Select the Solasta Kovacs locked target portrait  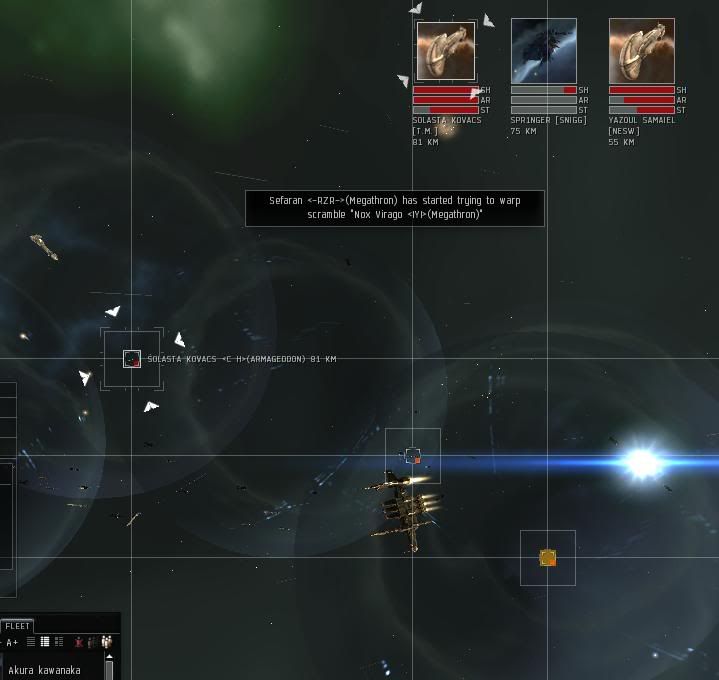[x=445, y=51]
